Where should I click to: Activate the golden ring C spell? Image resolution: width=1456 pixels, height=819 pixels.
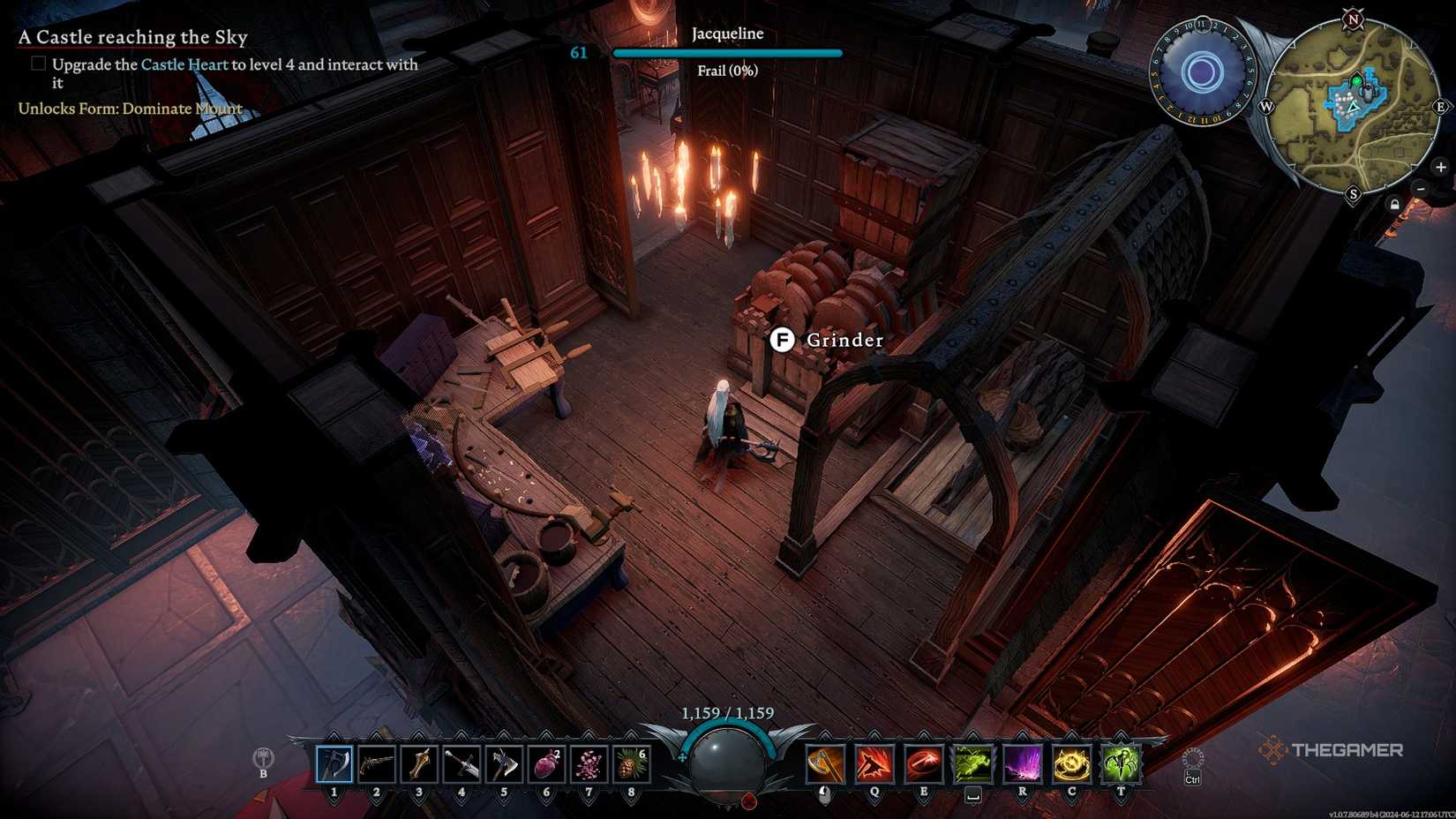coord(1072,763)
